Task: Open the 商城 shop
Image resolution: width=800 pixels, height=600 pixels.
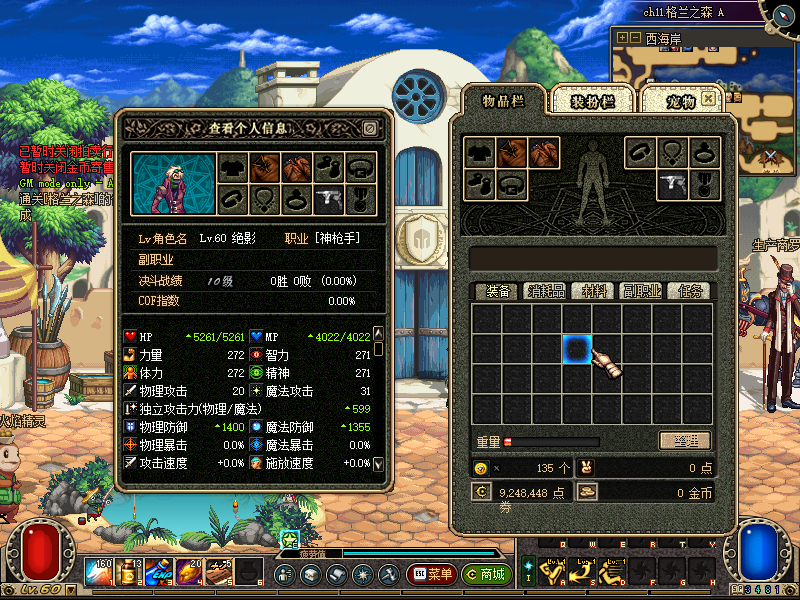Action: 487,575
